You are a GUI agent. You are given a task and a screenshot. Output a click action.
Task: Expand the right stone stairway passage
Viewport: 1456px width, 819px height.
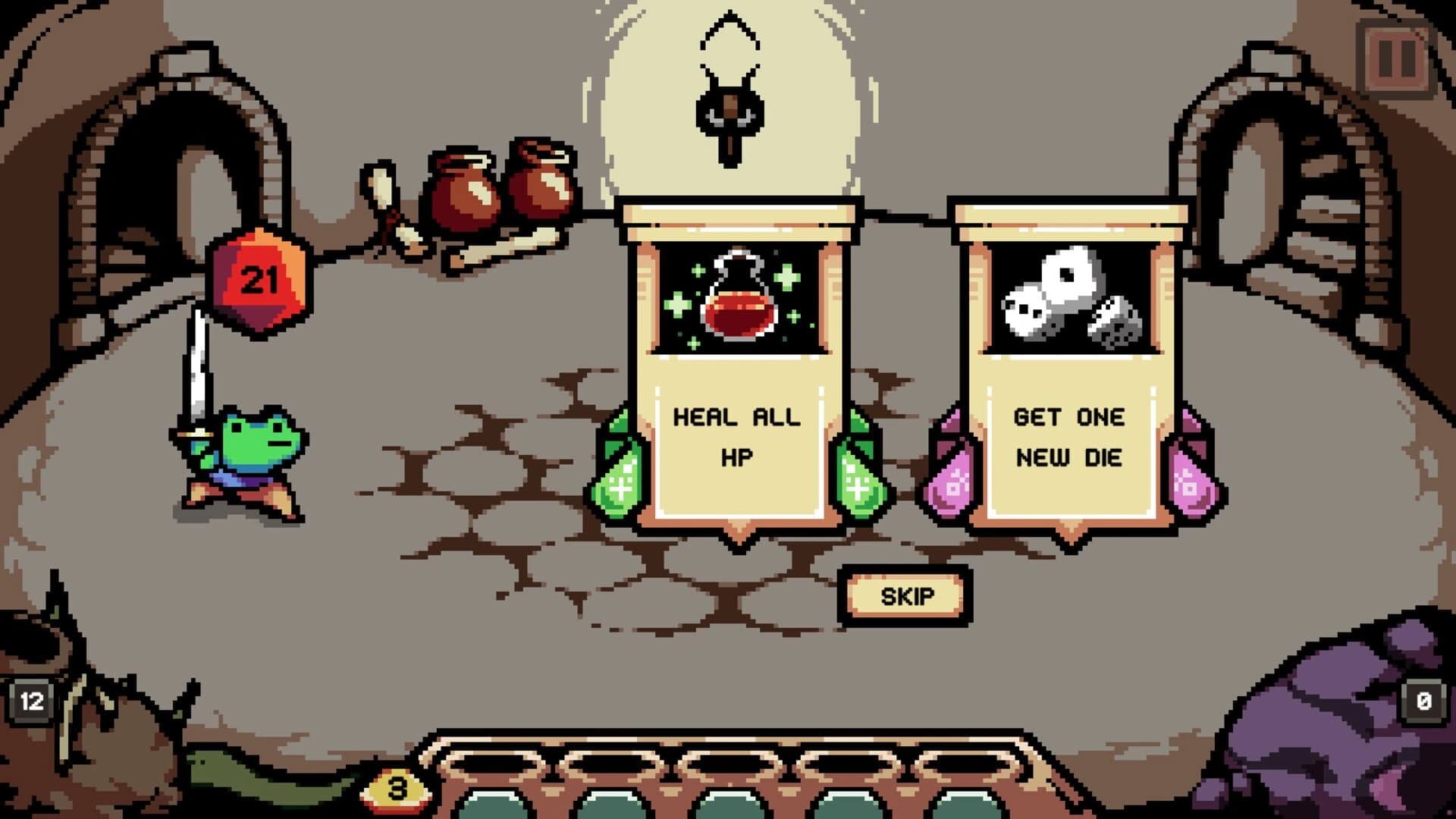[1274, 174]
